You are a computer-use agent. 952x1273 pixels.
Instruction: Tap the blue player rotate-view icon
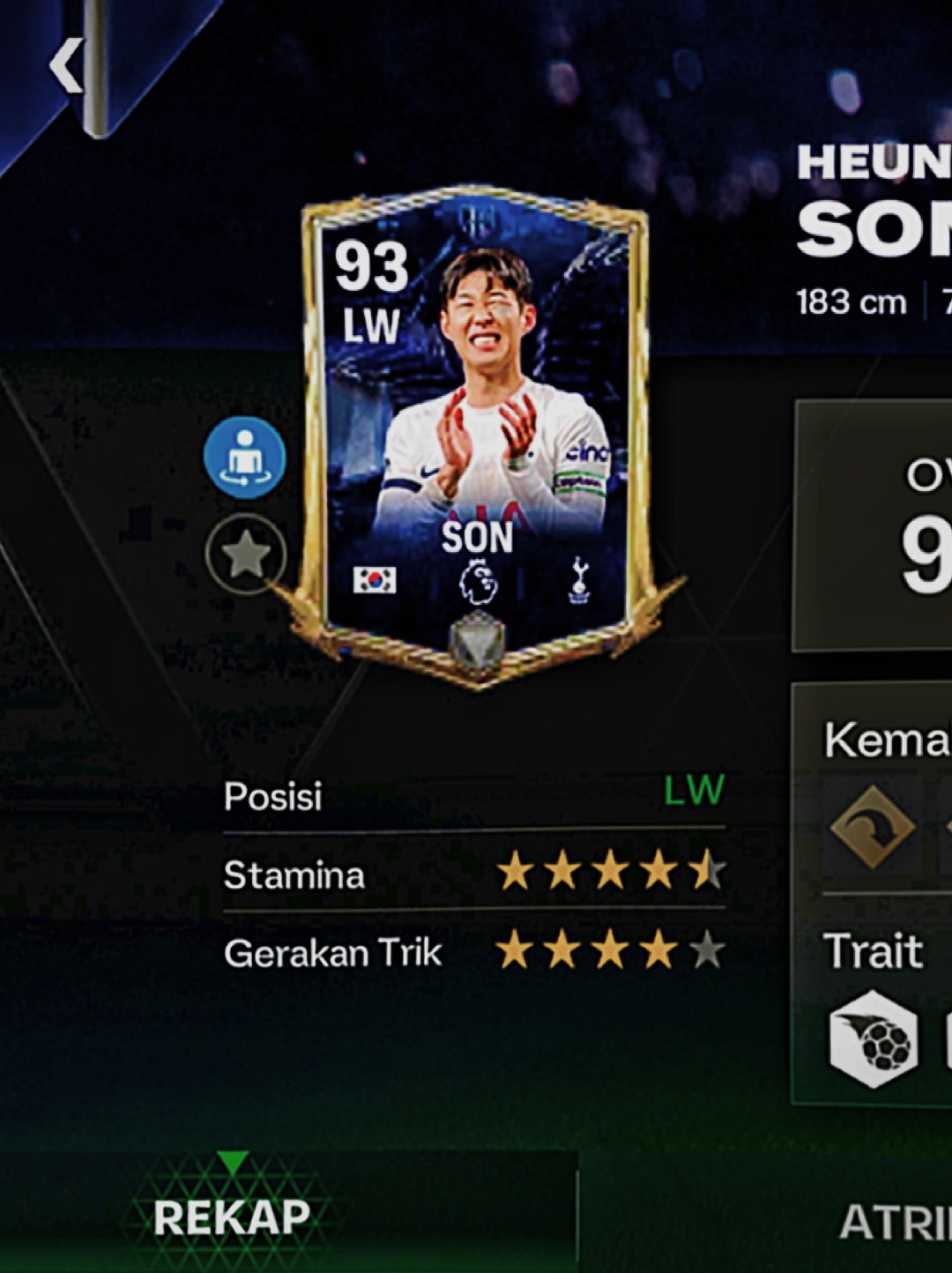(245, 458)
